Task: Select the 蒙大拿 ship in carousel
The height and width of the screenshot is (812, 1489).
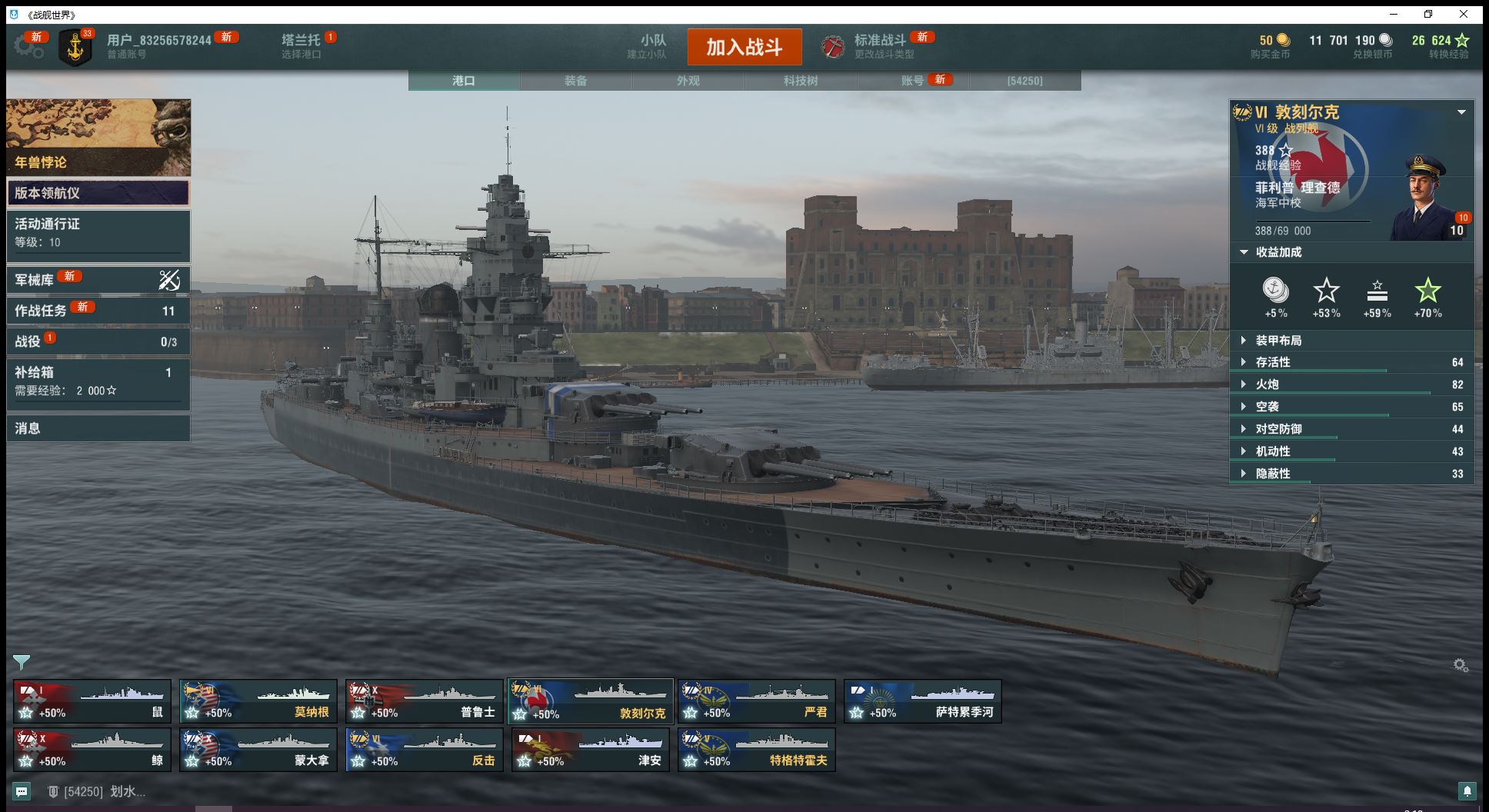Action: (x=258, y=750)
